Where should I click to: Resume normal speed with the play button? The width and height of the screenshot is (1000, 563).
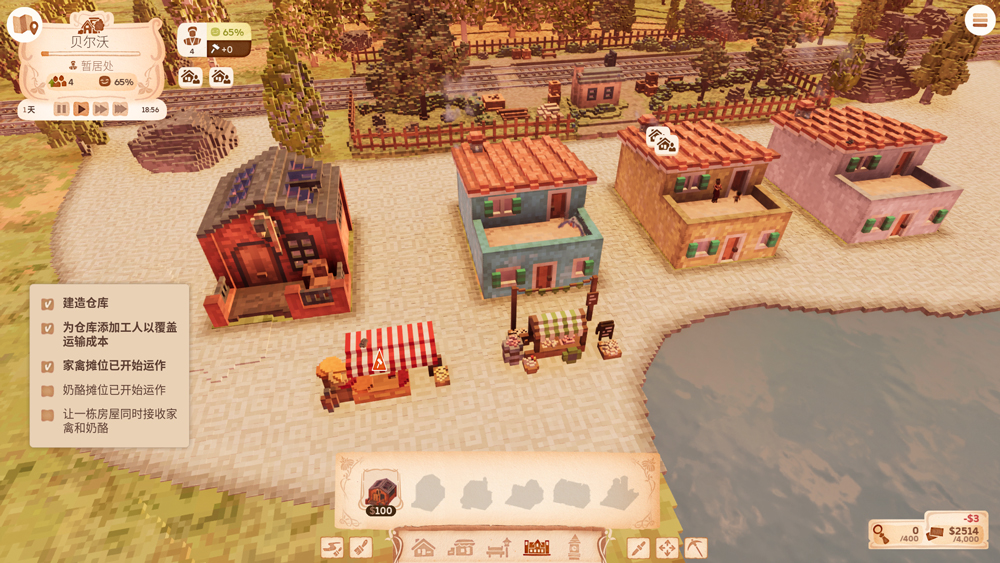(81, 109)
